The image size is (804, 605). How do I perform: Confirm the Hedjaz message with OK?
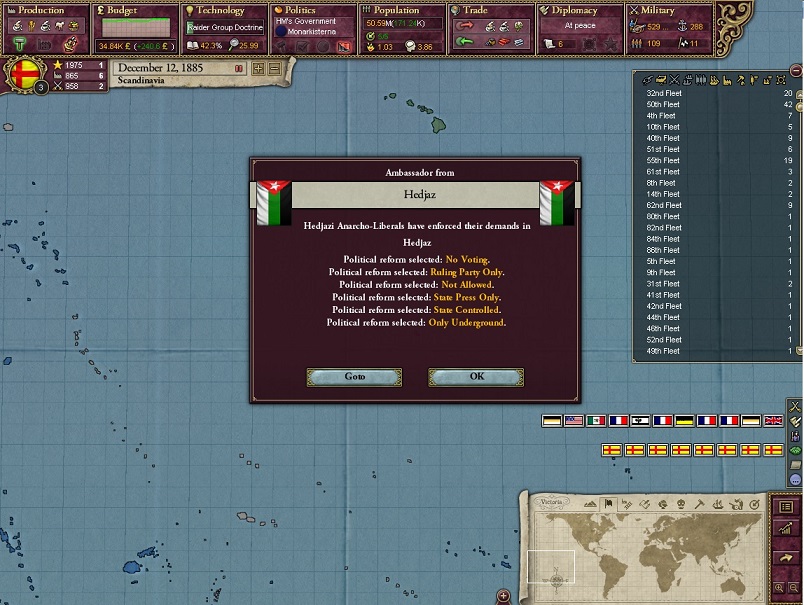(x=476, y=377)
